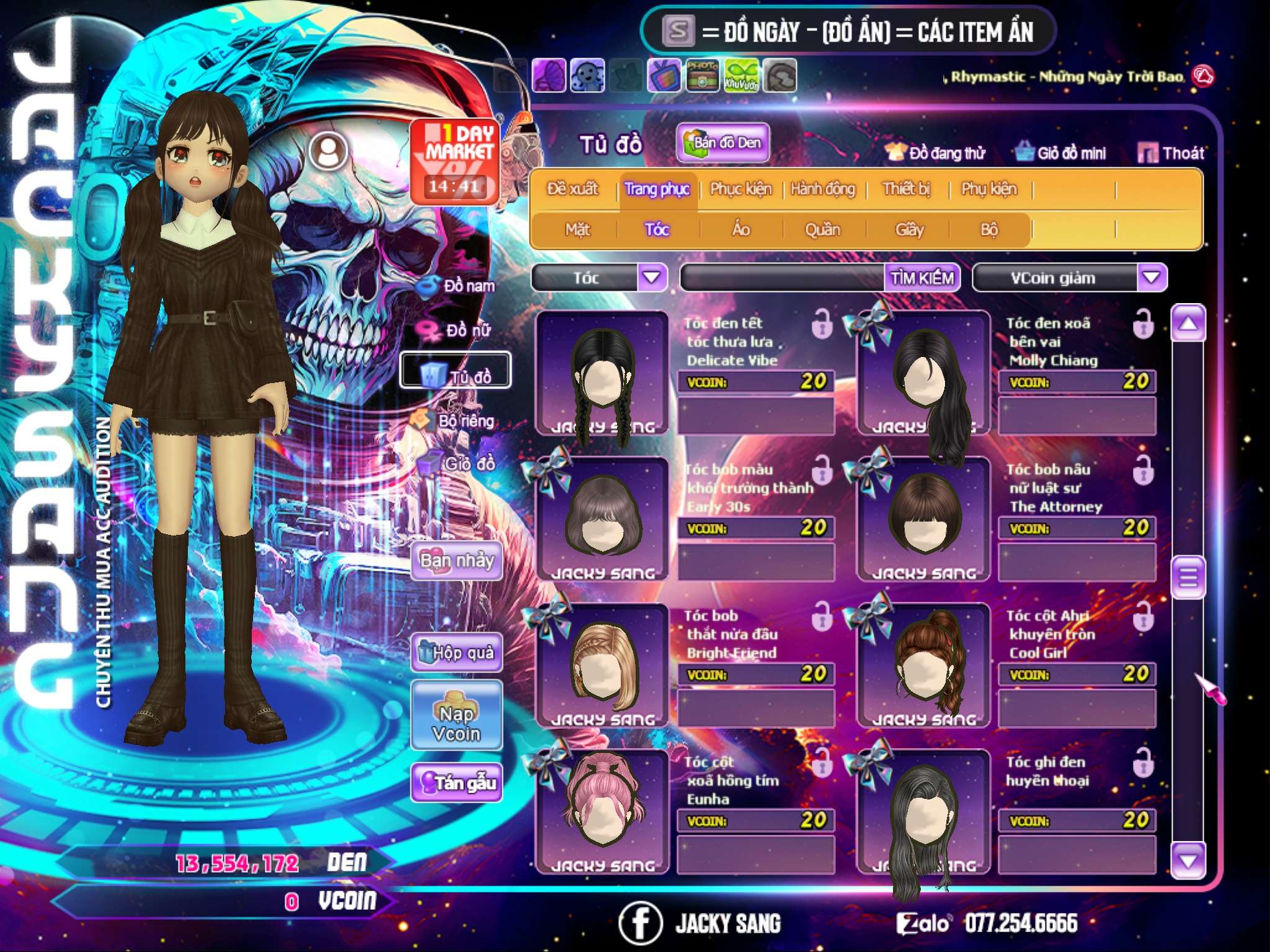This screenshot has height=952, width=1270.
Task: Open the Tóc filter dropdown
Action: pyautogui.click(x=652, y=278)
